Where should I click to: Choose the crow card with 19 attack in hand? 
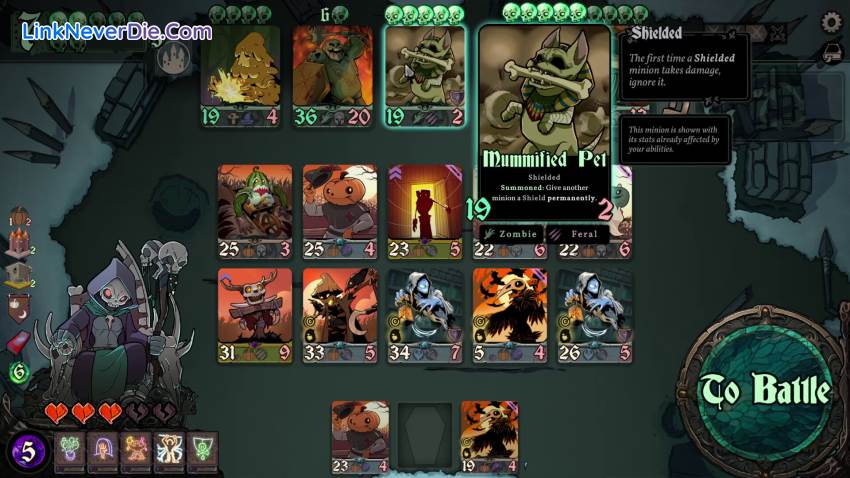[489, 435]
